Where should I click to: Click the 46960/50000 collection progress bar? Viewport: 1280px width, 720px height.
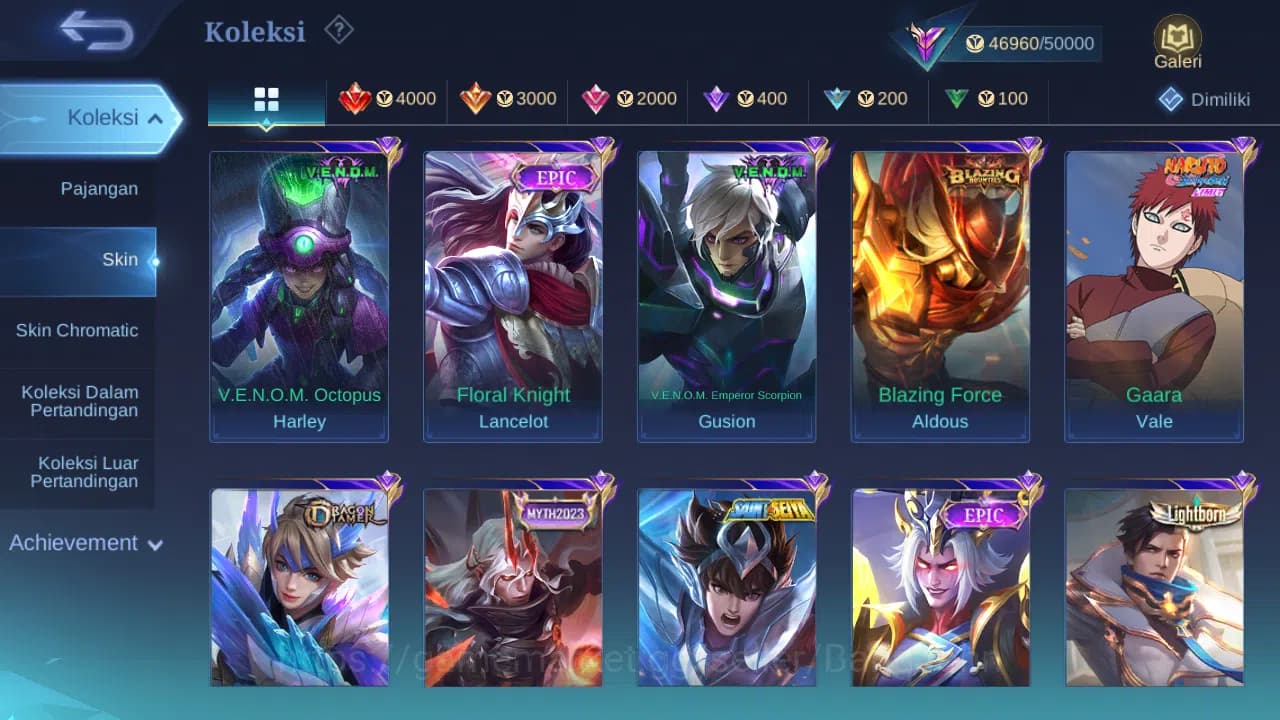pyautogui.click(x=1030, y=43)
